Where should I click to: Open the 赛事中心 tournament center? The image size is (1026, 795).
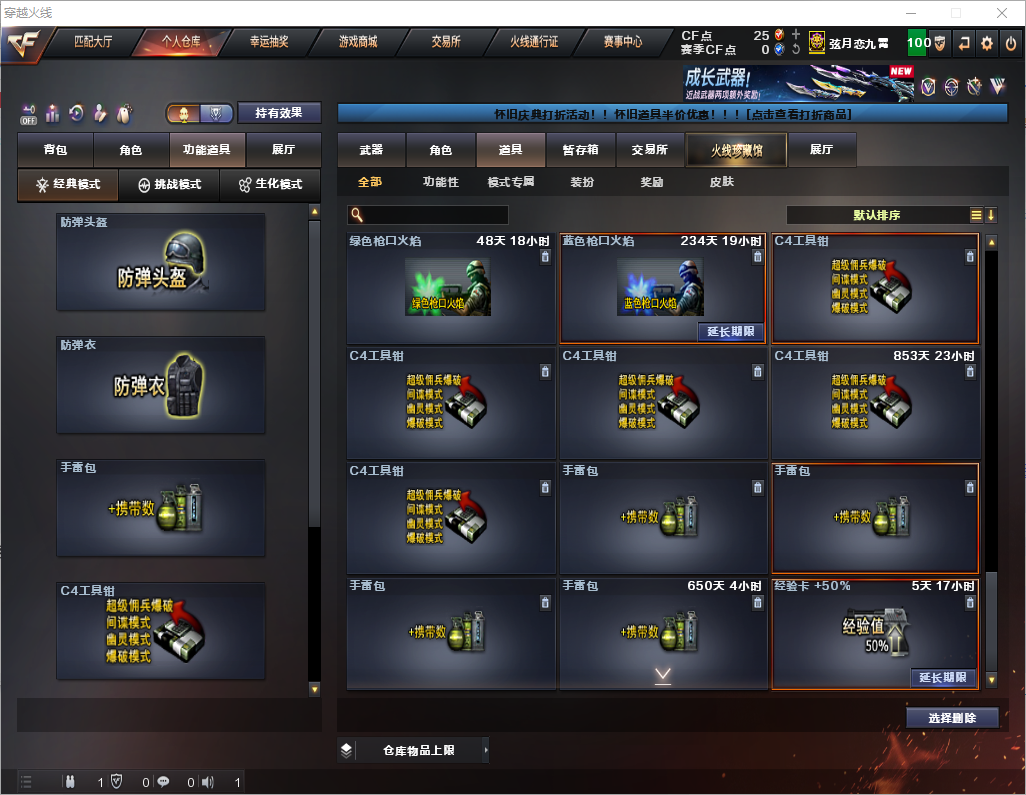click(x=622, y=42)
